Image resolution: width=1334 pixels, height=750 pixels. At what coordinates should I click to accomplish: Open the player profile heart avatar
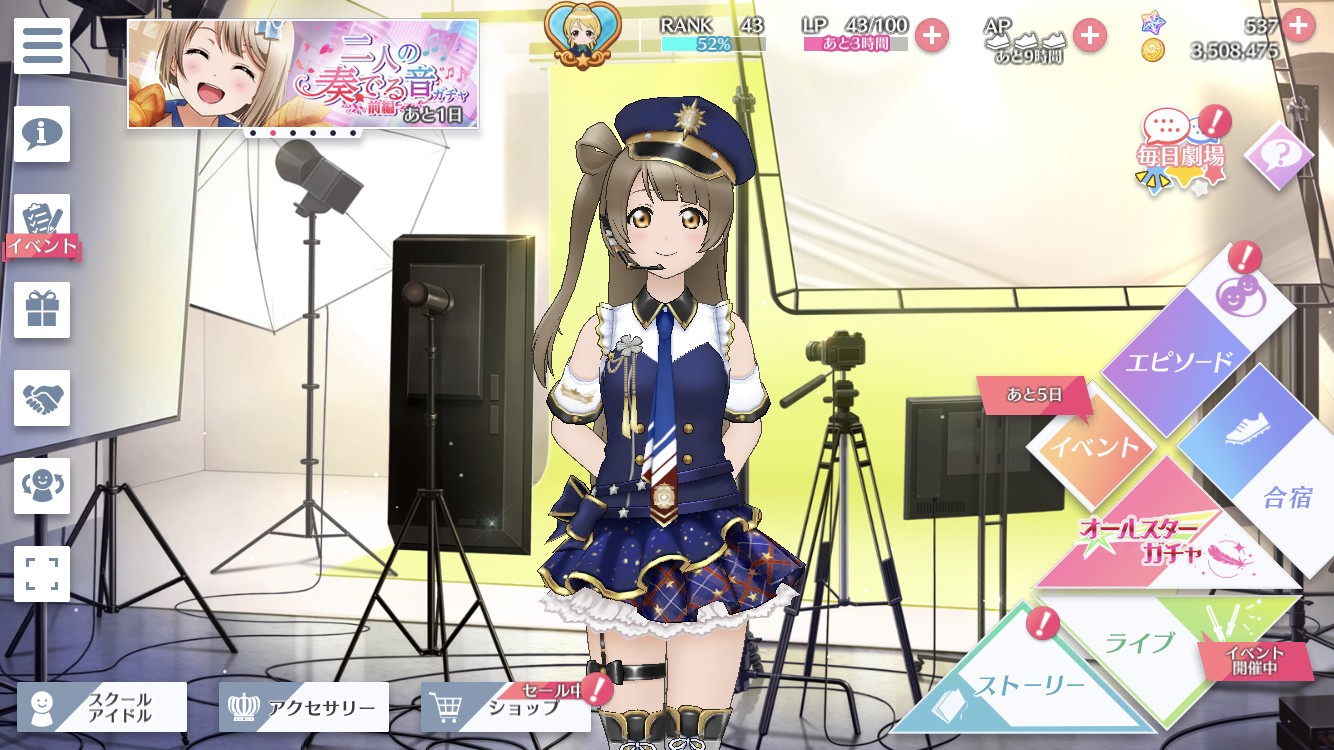click(x=582, y=32)
